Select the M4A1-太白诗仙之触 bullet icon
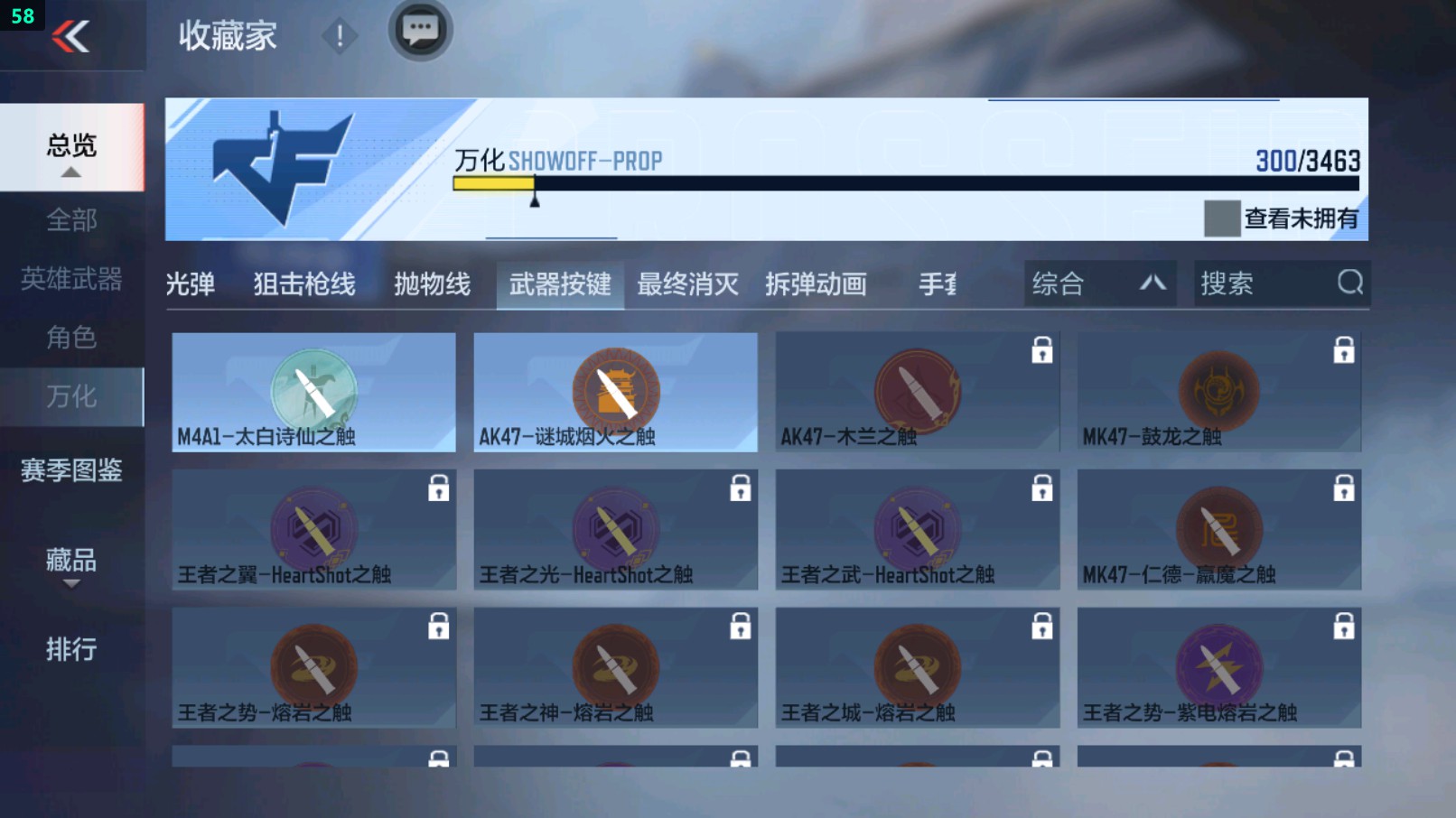The image size is (1456, 818). (x=313, y=388)
